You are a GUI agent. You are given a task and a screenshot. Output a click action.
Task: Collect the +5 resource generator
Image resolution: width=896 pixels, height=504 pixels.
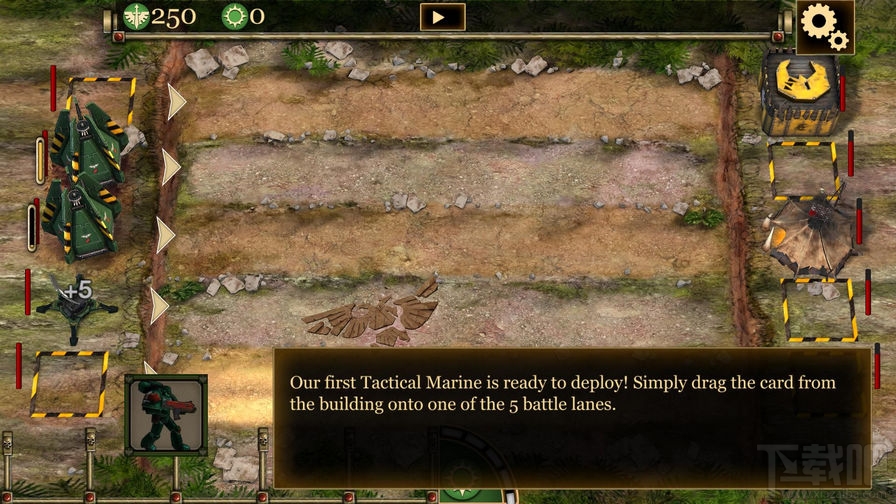click(77, 300)
